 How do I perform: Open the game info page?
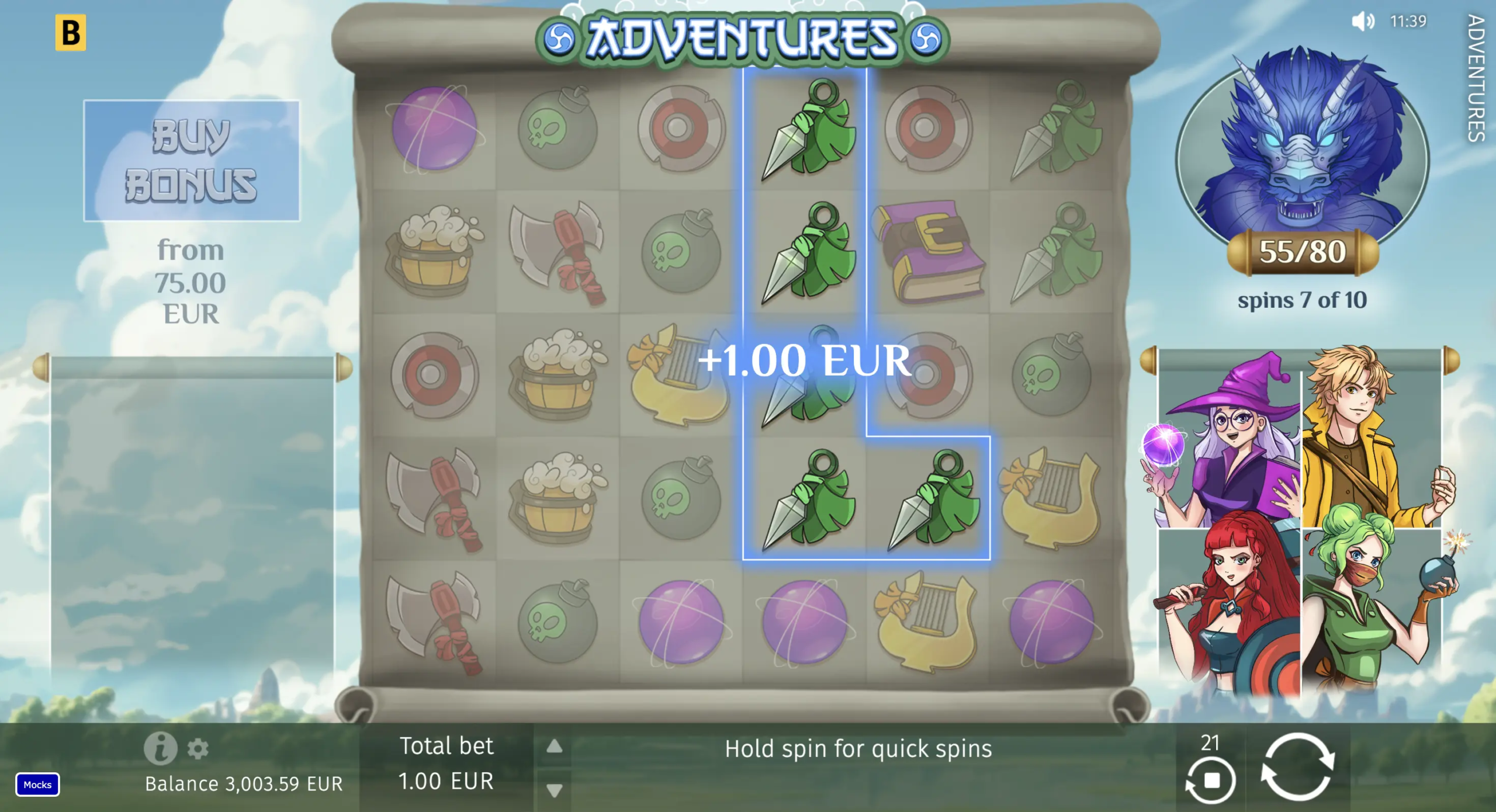point(160,748)
